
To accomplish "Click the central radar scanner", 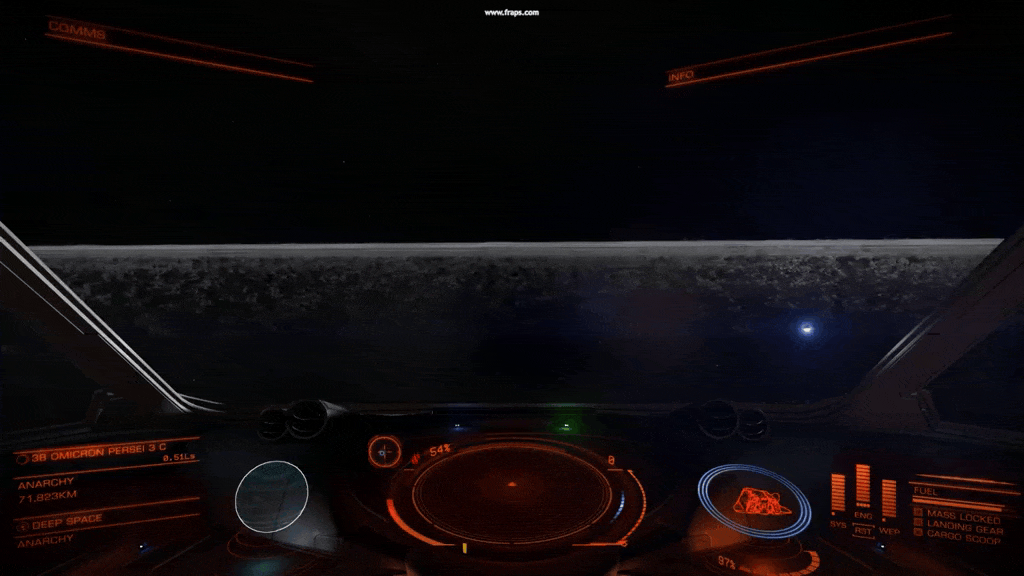I will point(512,492).
